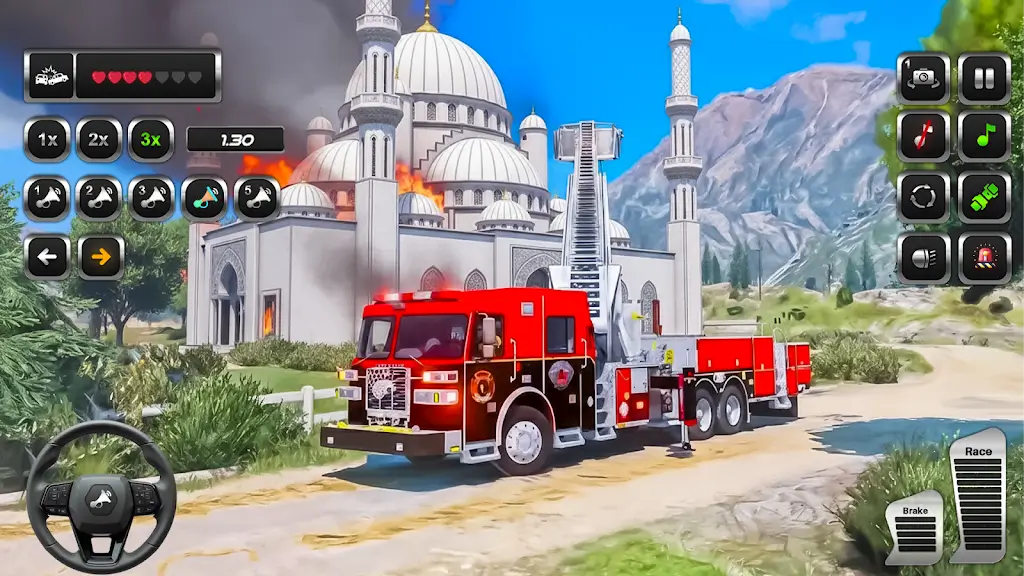Sound horn number 3

click(151, 198)
